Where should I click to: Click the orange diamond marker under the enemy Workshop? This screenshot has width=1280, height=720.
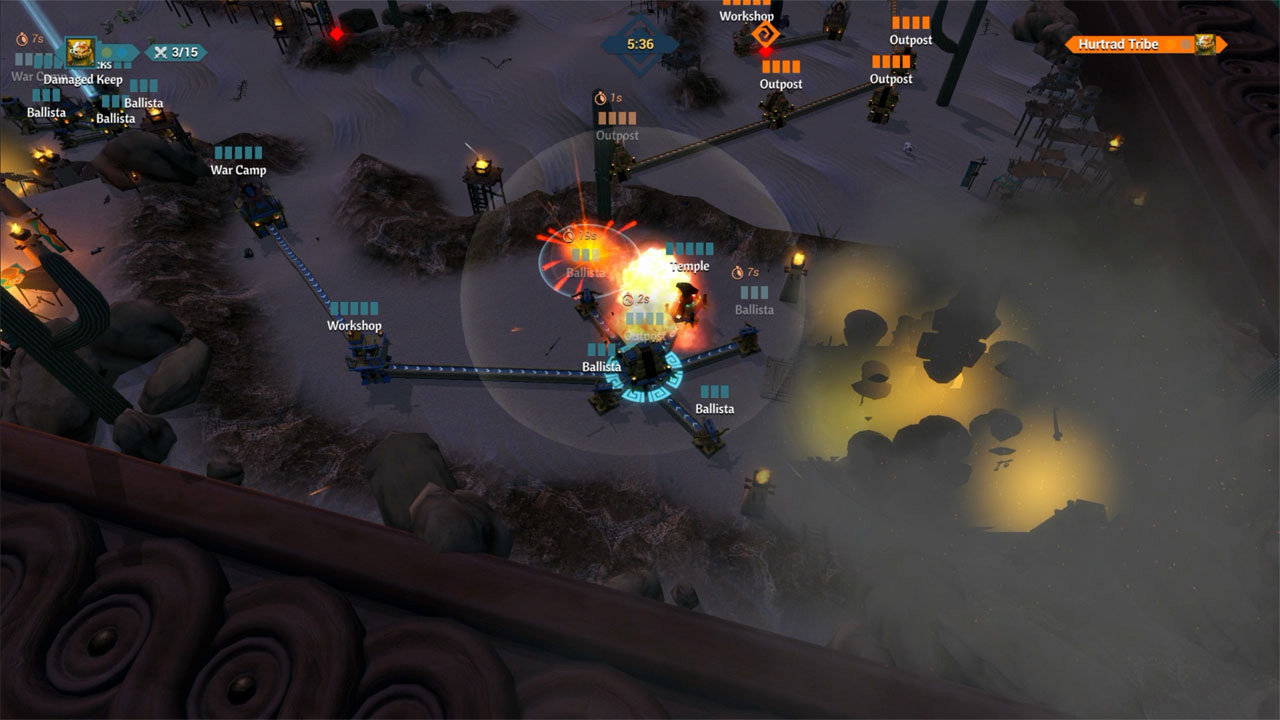click(x=766, y=33)
